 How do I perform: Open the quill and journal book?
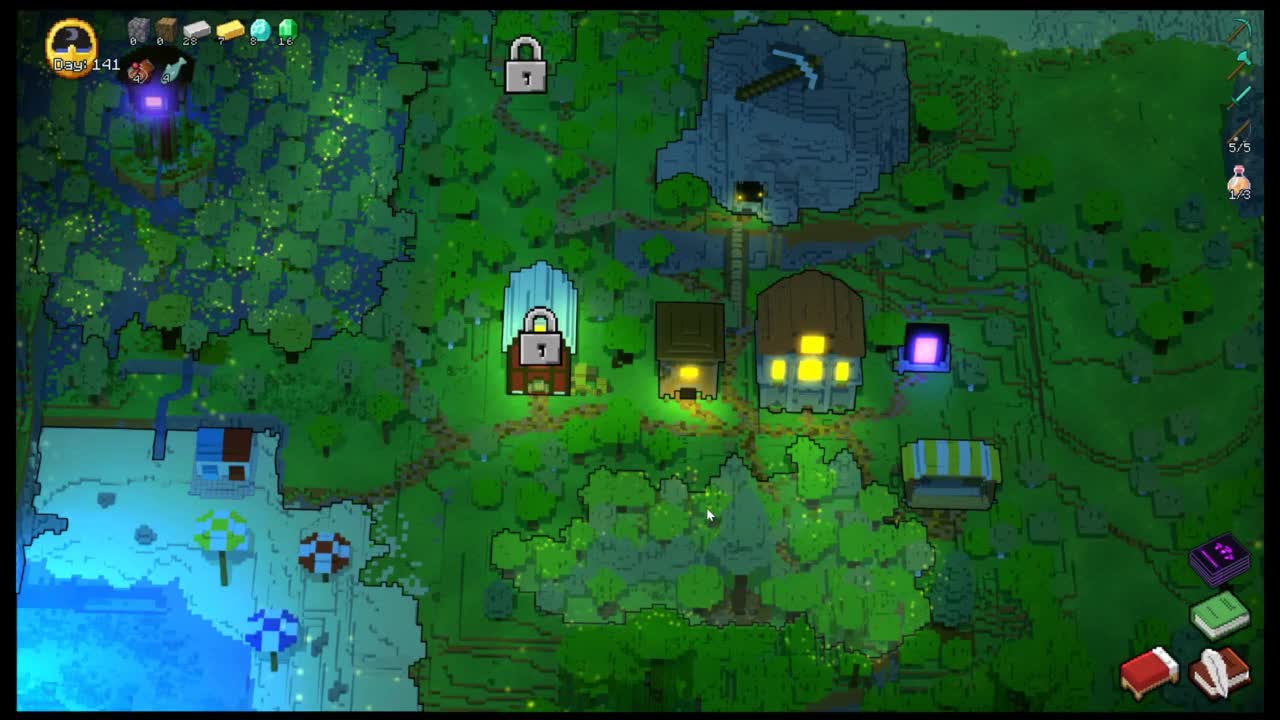tap(1219, 672)
